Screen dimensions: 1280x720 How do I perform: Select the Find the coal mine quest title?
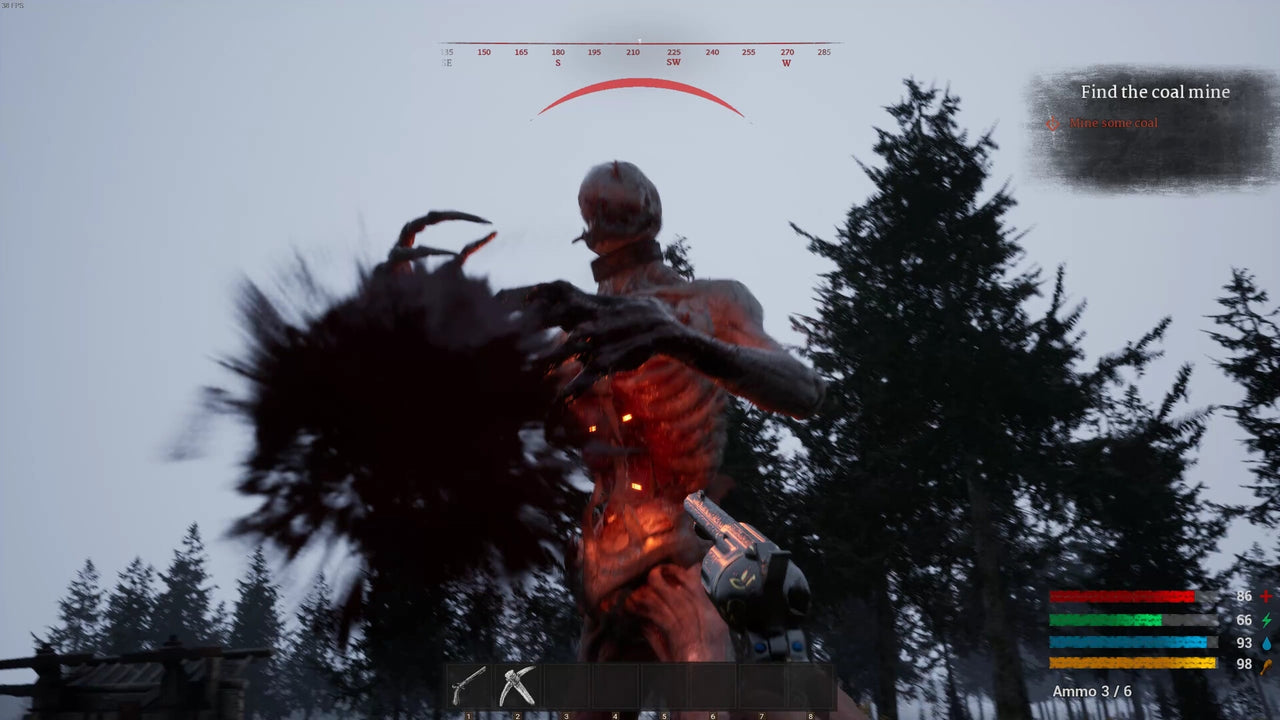tap(1155, 91)
